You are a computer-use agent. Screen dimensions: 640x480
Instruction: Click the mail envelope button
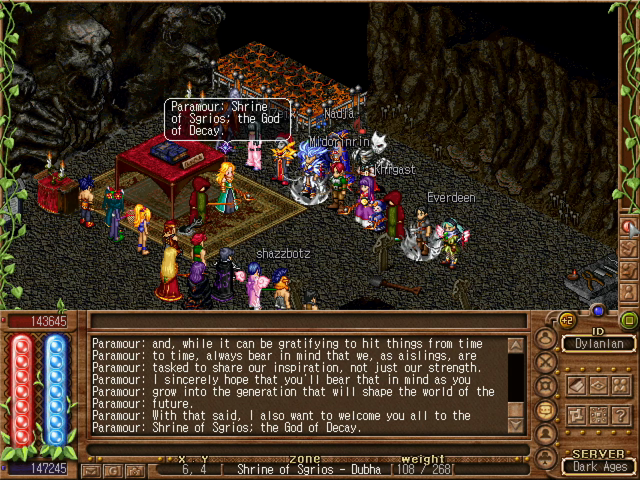92,469
